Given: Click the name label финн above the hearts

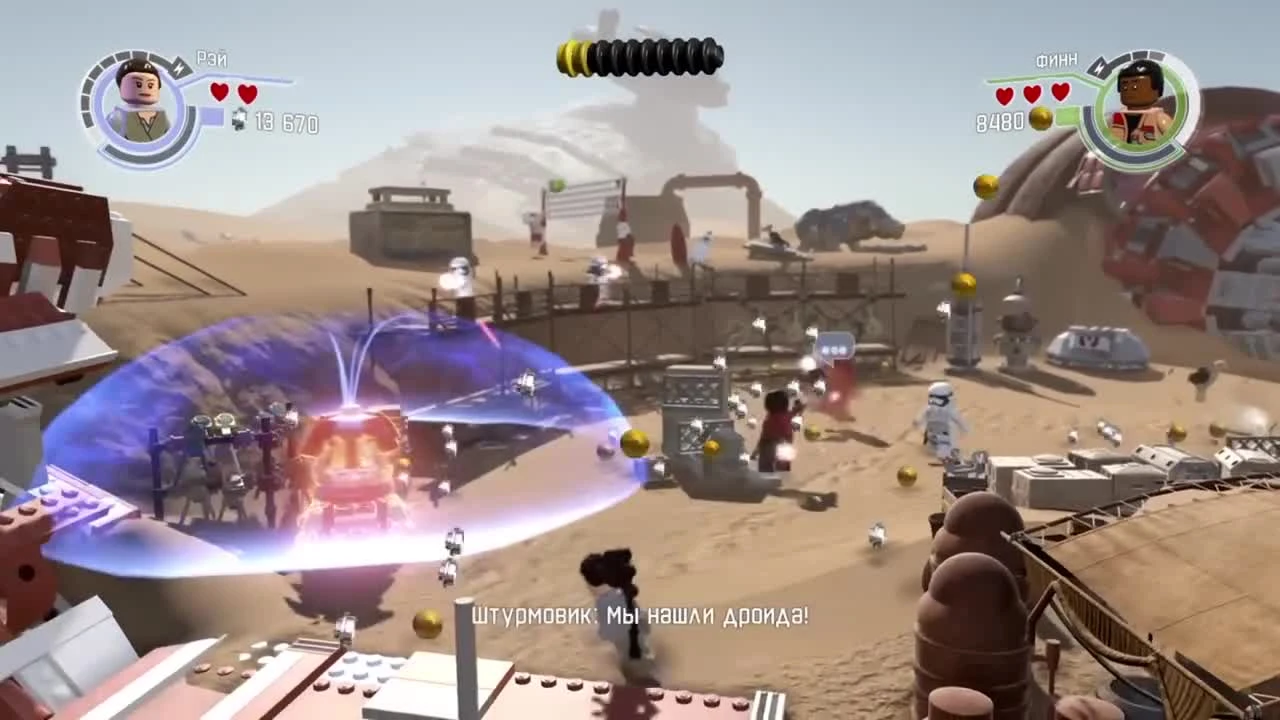Looking at the screenshot, I should pyautogui.click(x=1056, y=59).
